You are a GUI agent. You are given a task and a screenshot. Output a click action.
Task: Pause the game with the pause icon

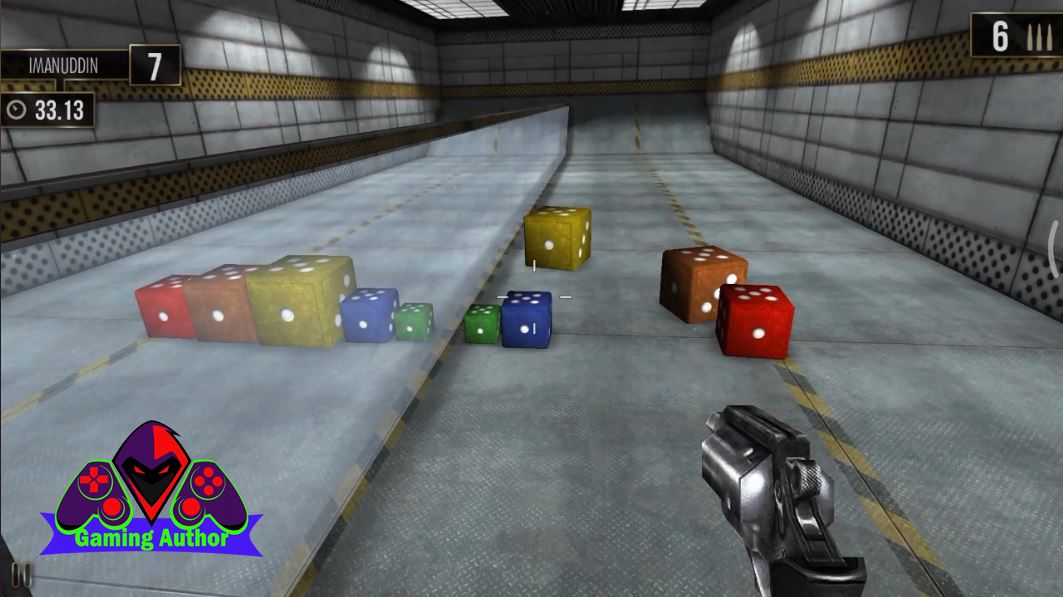click(21, 575)
